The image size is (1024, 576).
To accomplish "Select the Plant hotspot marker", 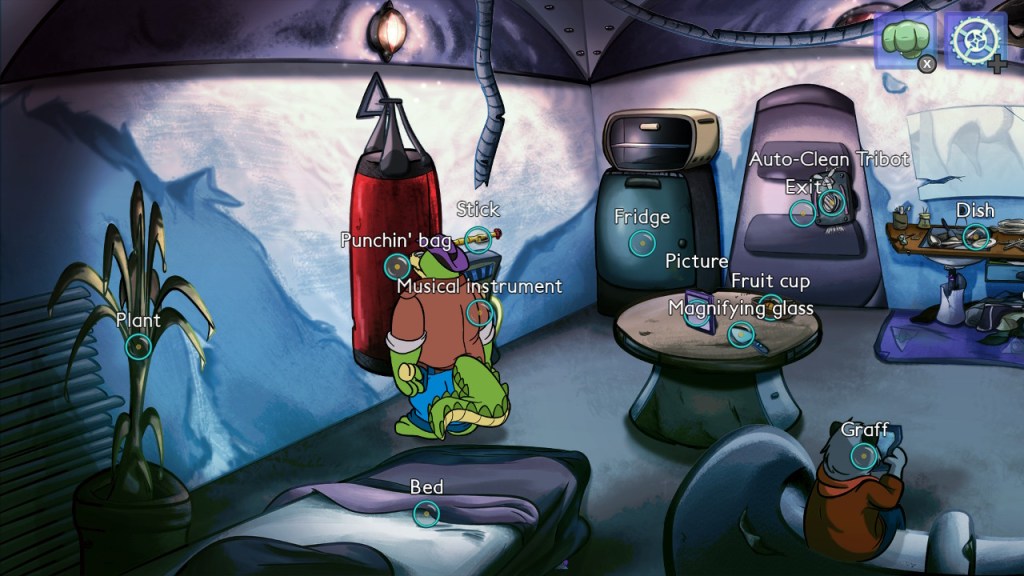I will point(138,347).
